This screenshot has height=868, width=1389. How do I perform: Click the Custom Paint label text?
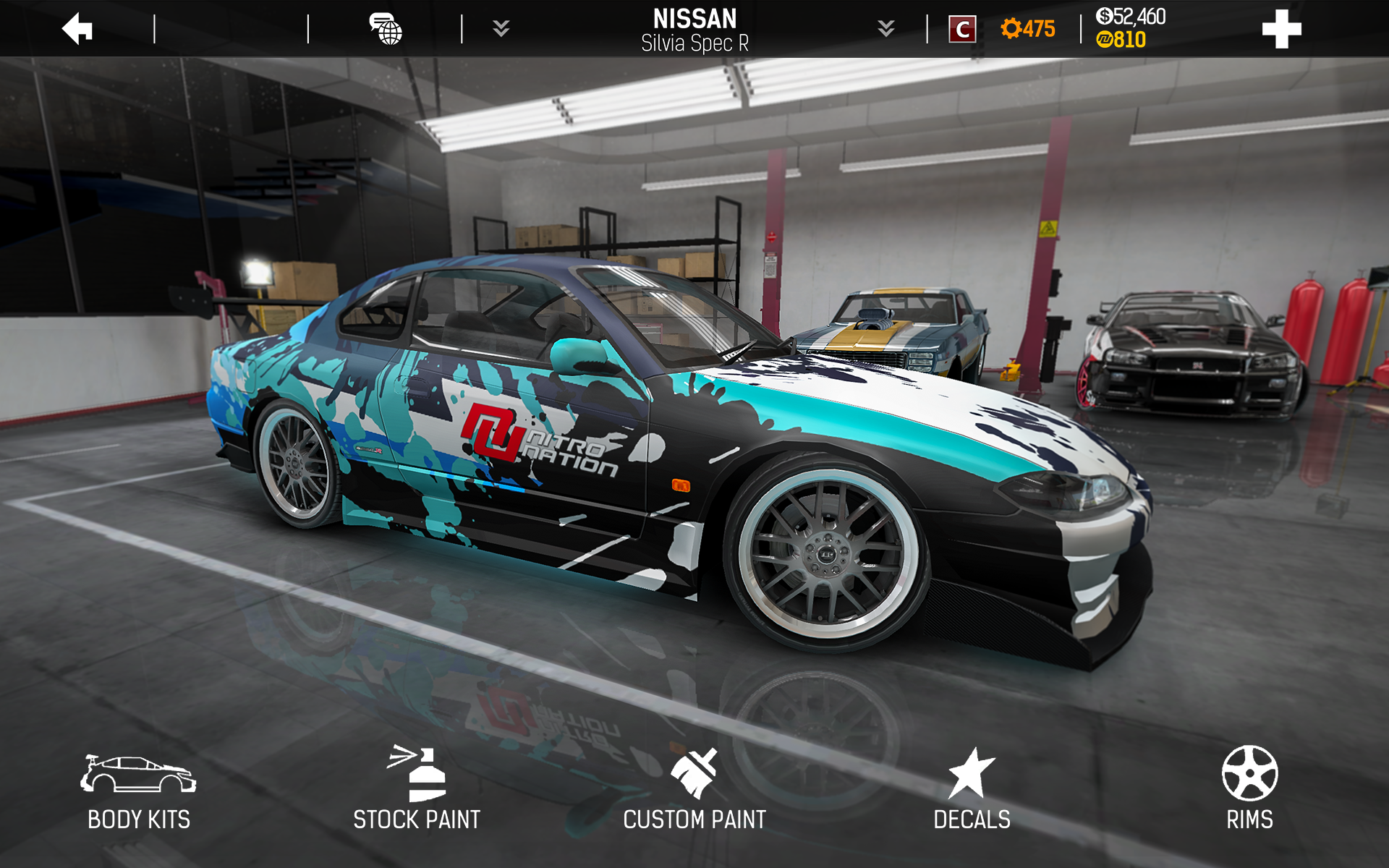pyautogui.click(x=694, y=818)
